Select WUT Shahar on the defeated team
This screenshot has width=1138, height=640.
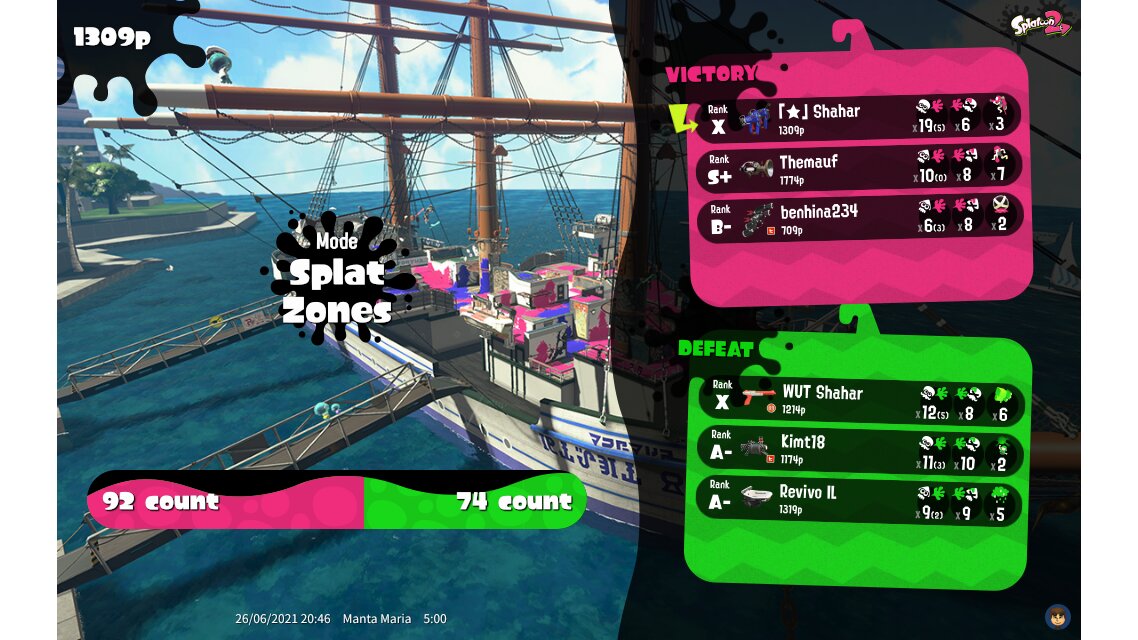coord(859,401)
